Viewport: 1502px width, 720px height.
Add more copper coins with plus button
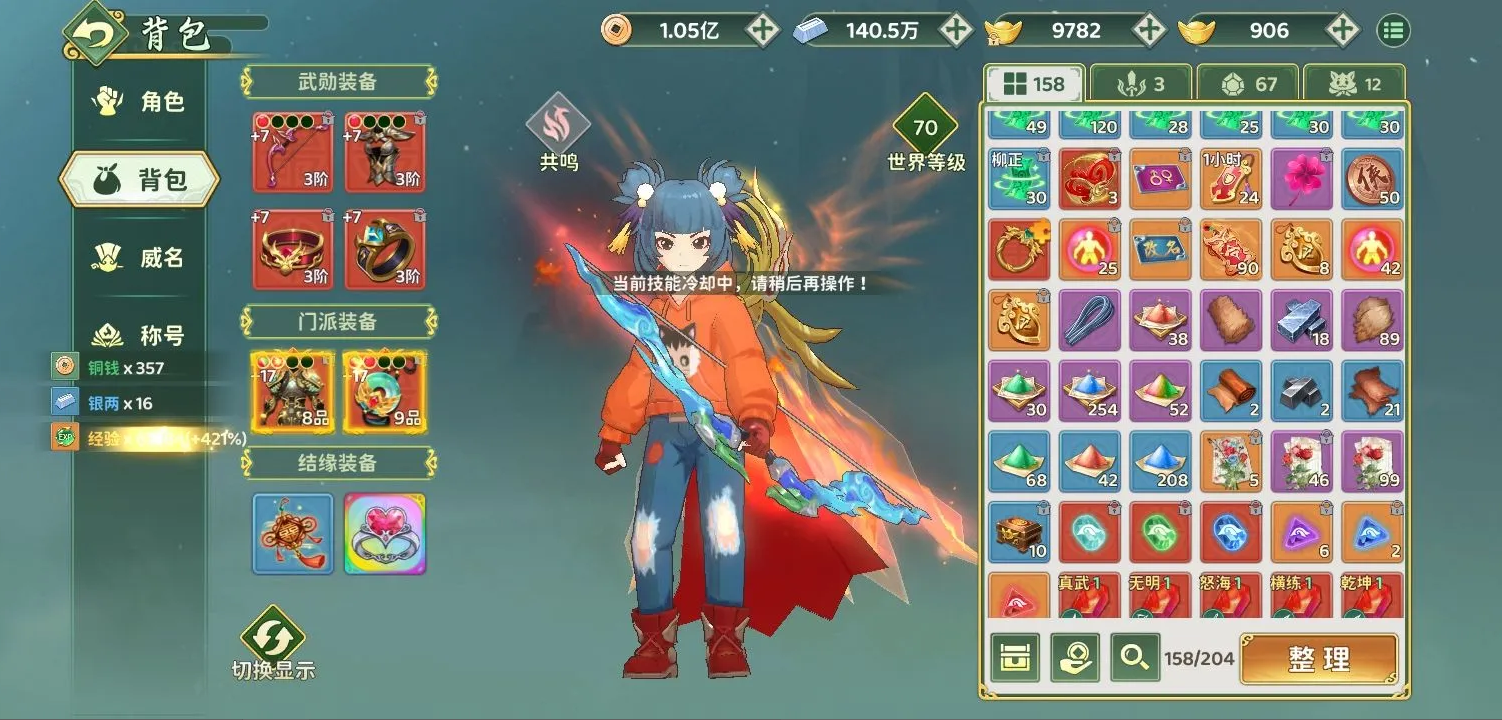(763, 30)
